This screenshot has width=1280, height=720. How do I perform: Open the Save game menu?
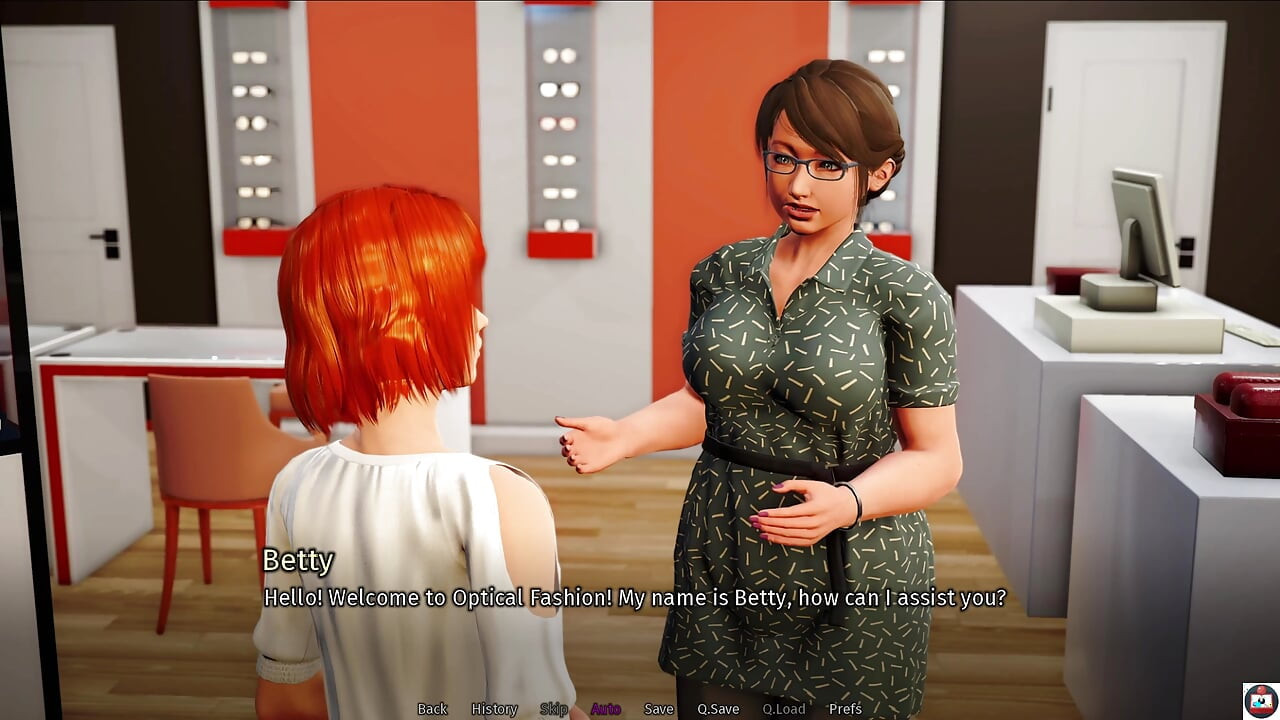(658, 709)
